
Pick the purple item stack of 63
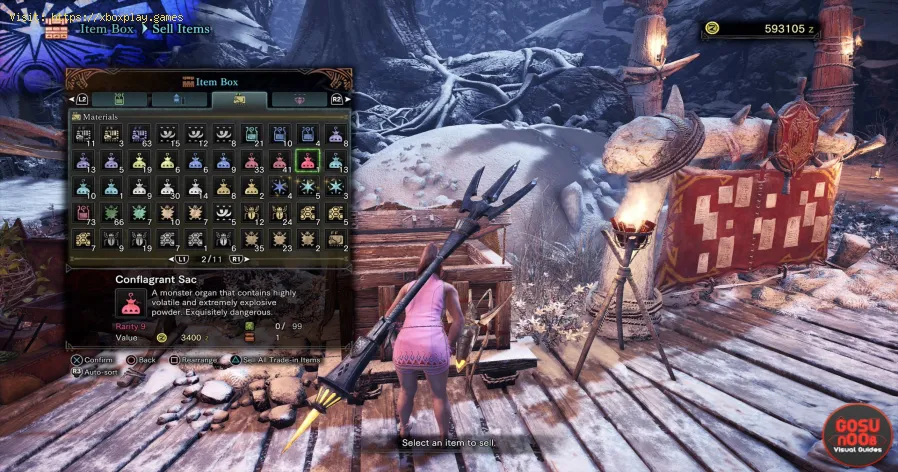[139, 134]
